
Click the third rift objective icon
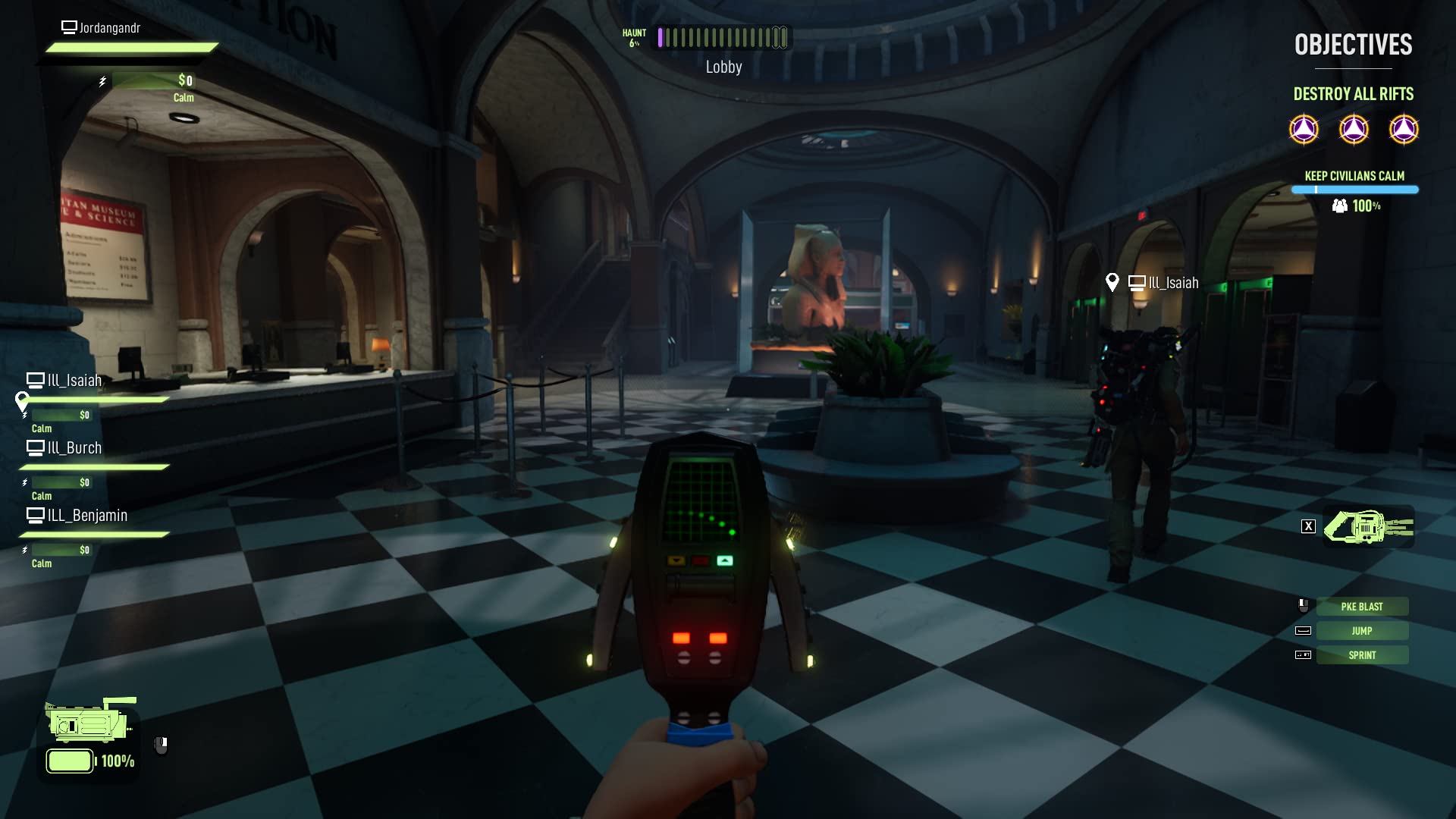[1406, 129]
